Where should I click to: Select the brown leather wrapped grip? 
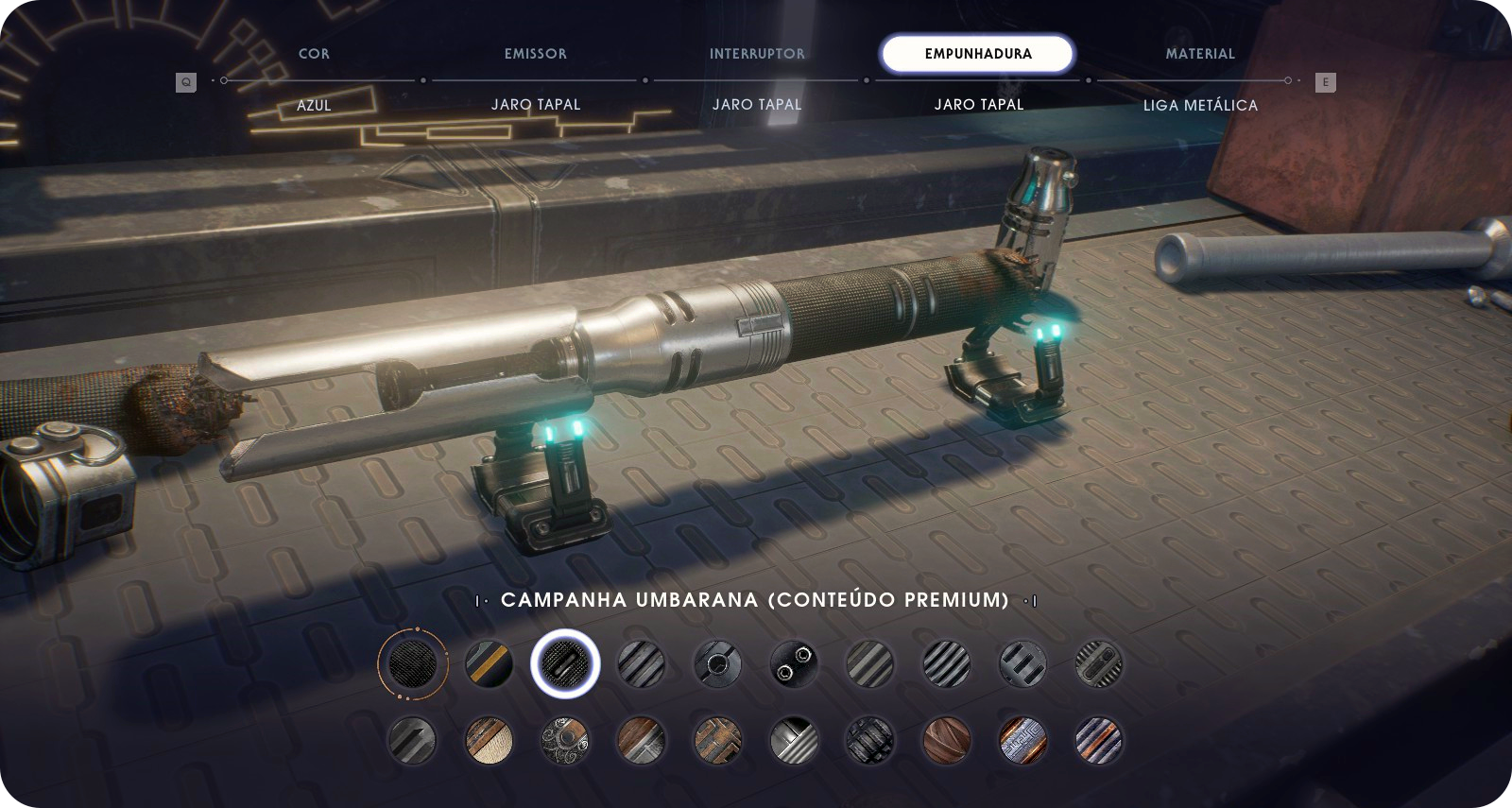coord(946,740)
